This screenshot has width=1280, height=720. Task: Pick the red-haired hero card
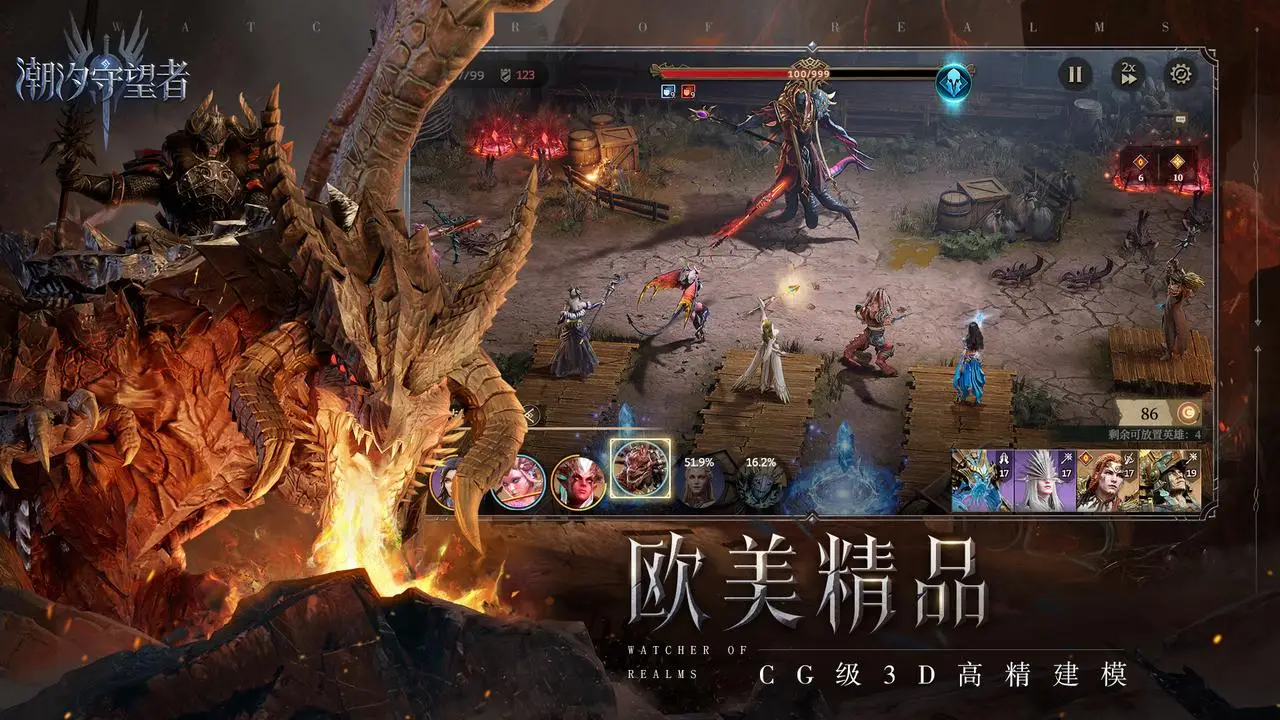coord(1105,480)
